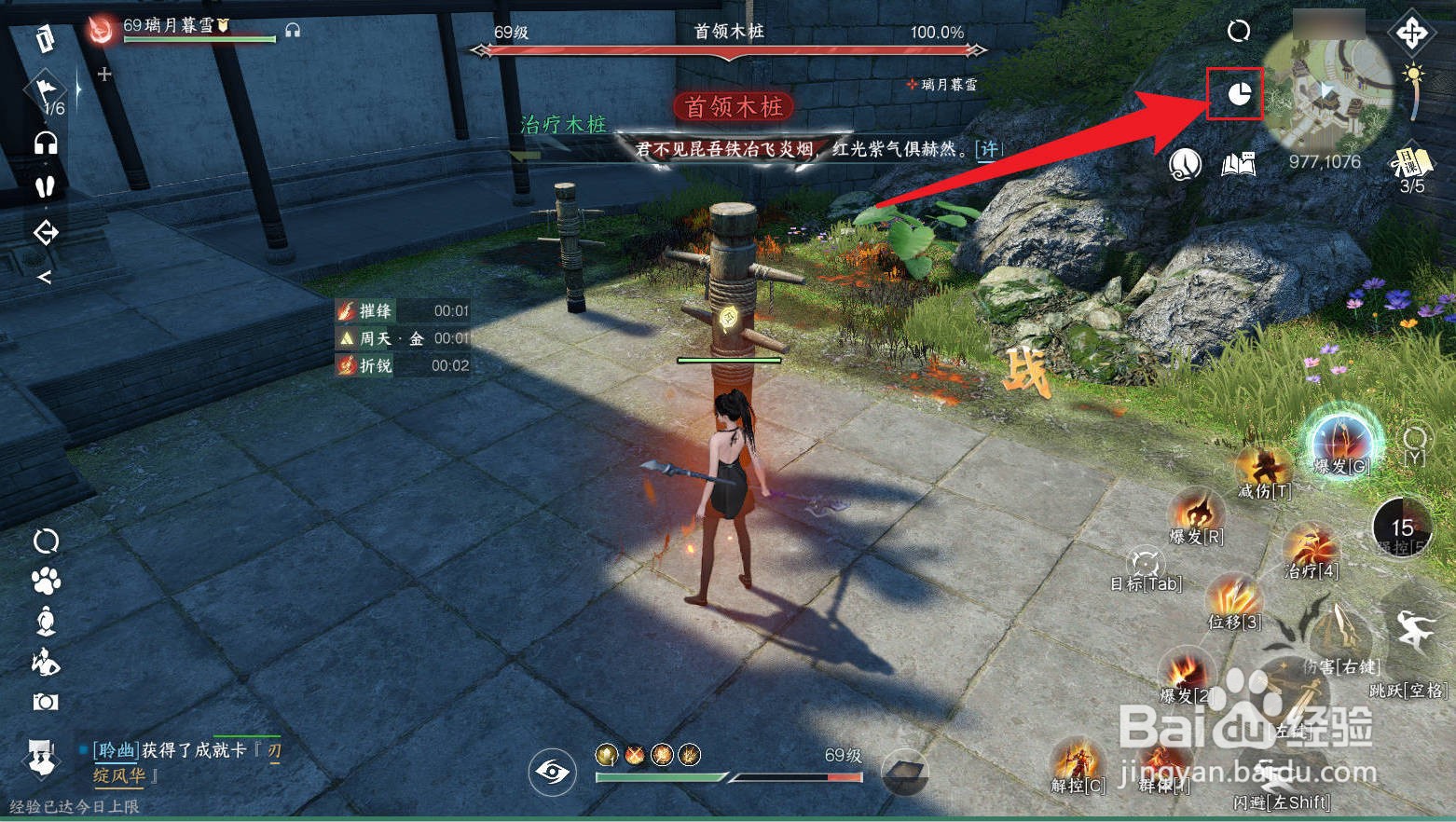The height and width of the screenshot is (822, 1456).
Task: Click the 许 expander next to the dialogue text
Action: pyautogui.click(x=988, y=149)
